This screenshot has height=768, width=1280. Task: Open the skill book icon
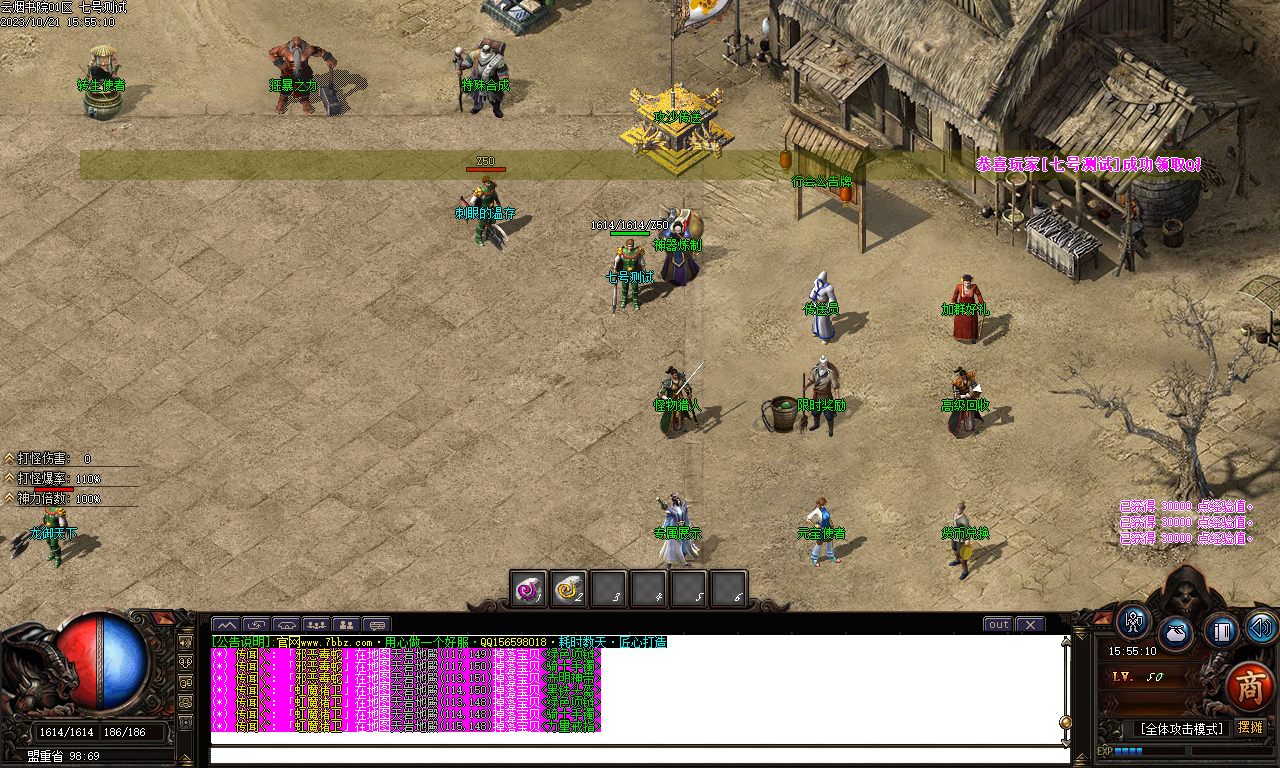tap(1221, 632)
